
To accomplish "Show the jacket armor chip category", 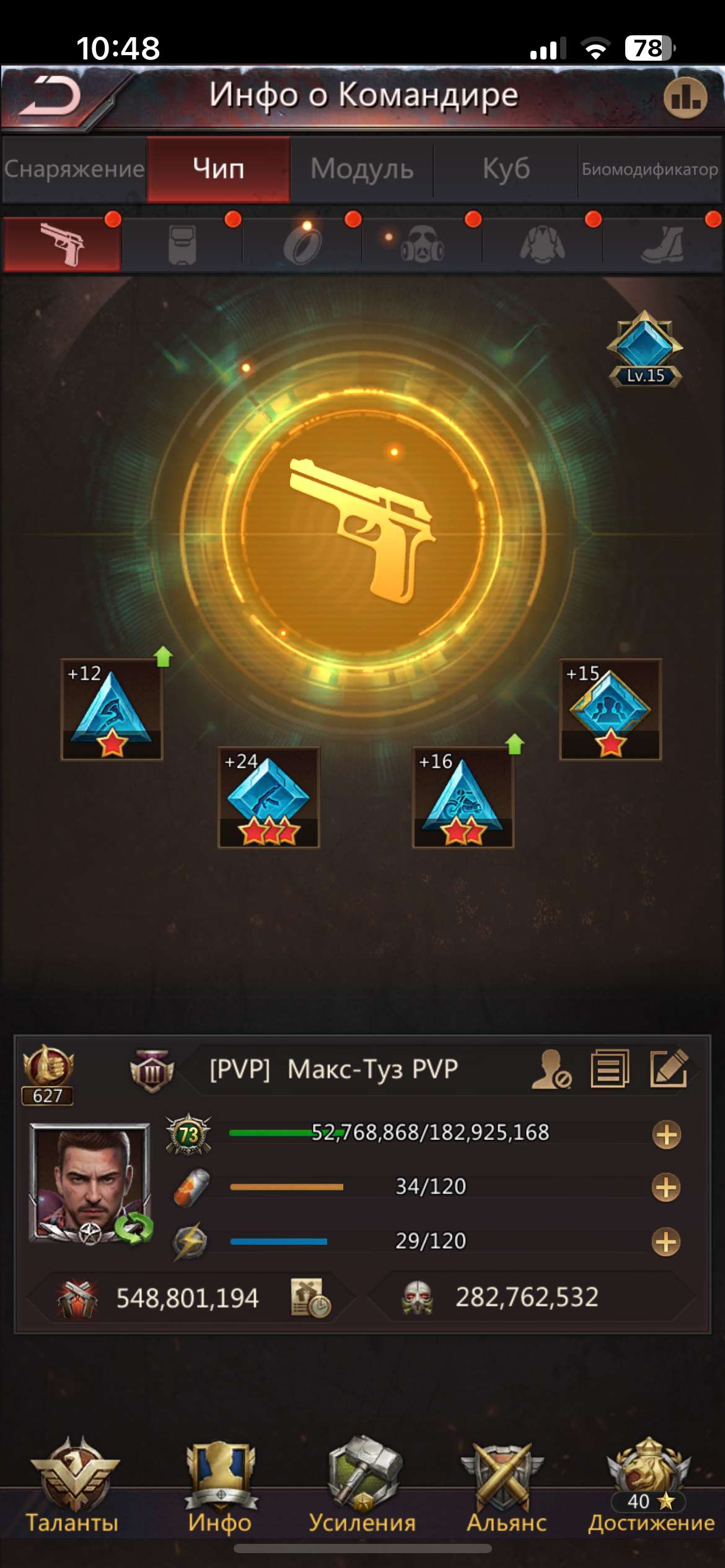I will (542, 246).
